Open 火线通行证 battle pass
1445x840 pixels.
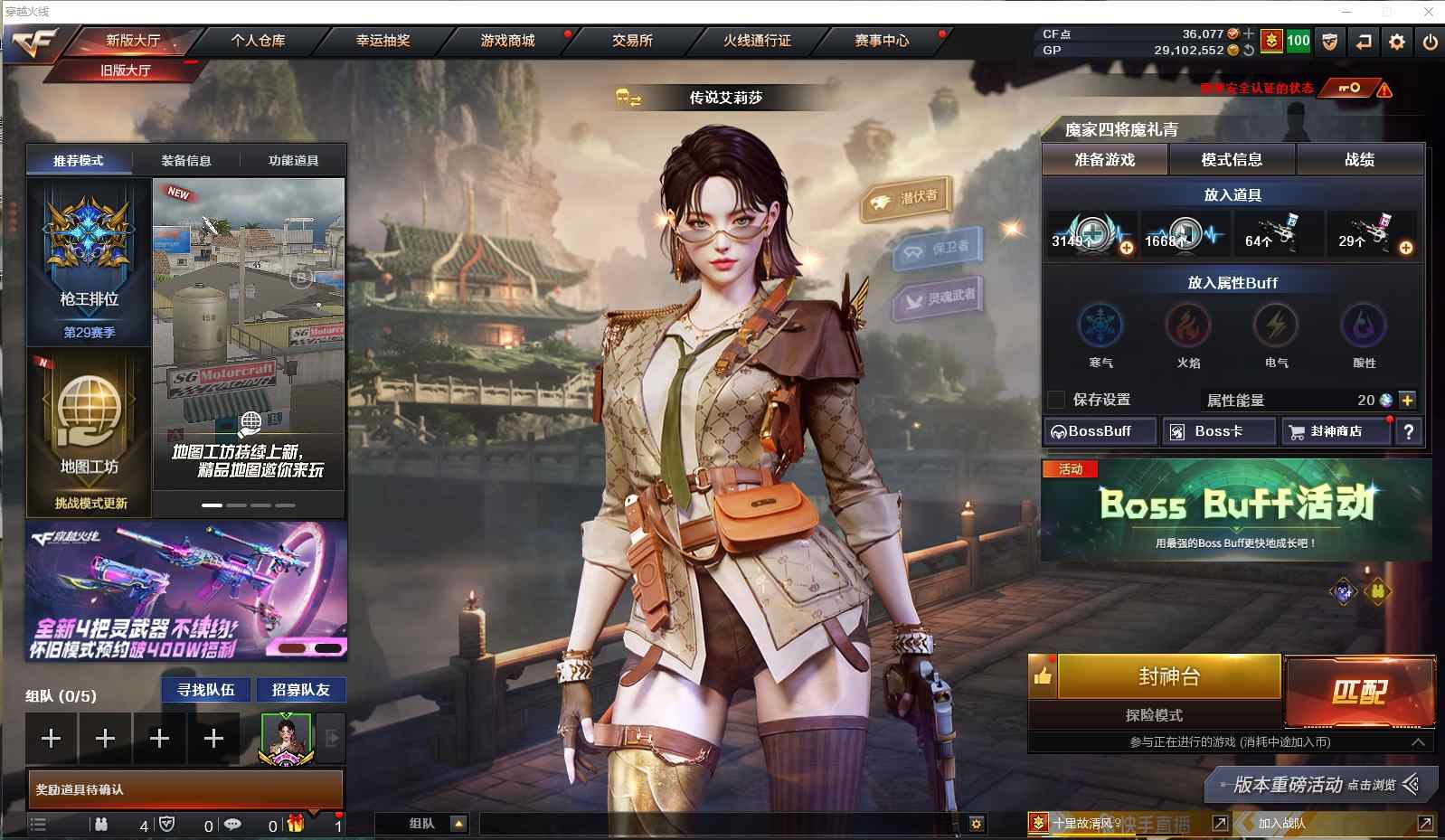click(757, 41)
